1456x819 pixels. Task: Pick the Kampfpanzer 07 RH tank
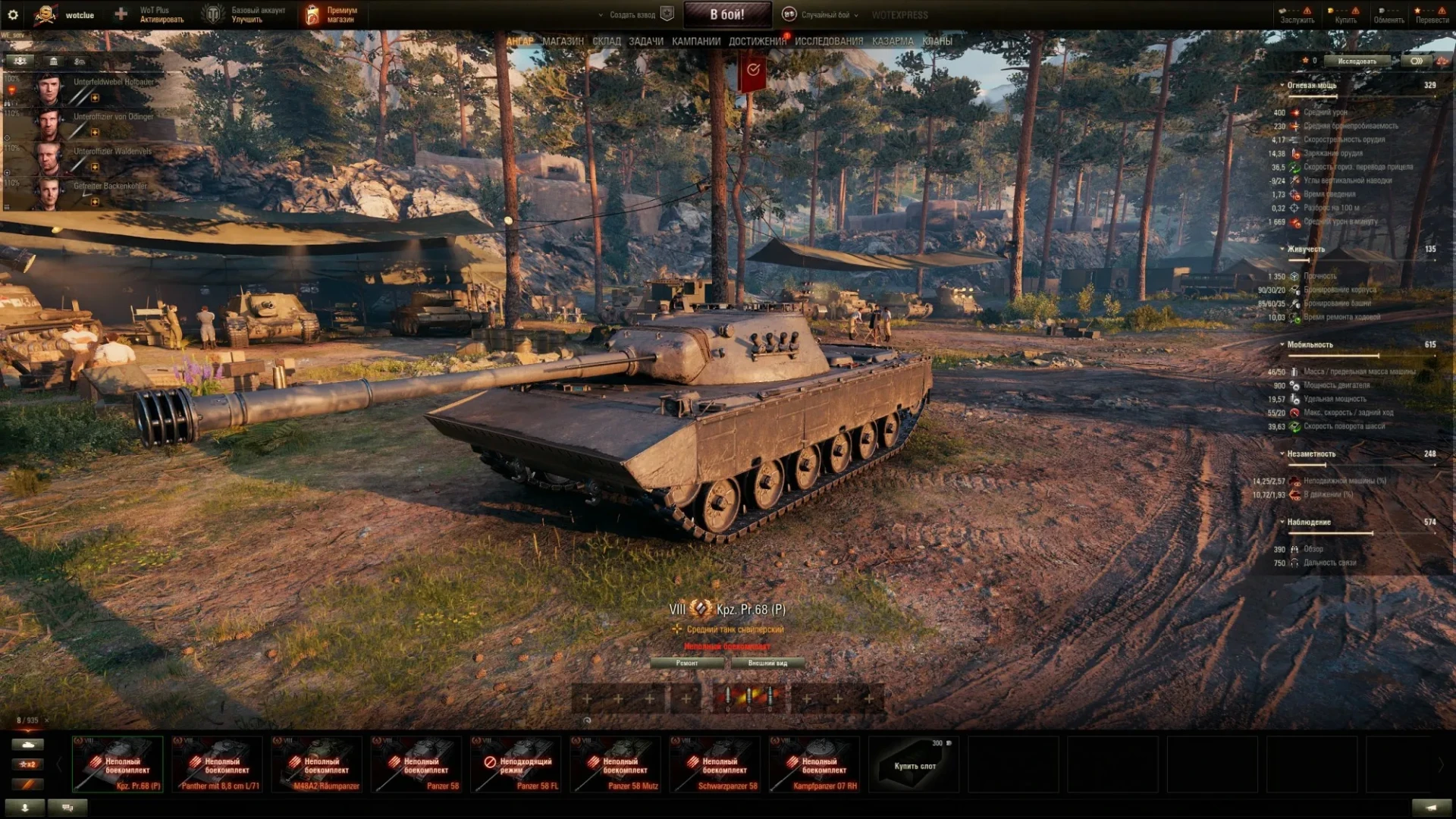[814, 764]
